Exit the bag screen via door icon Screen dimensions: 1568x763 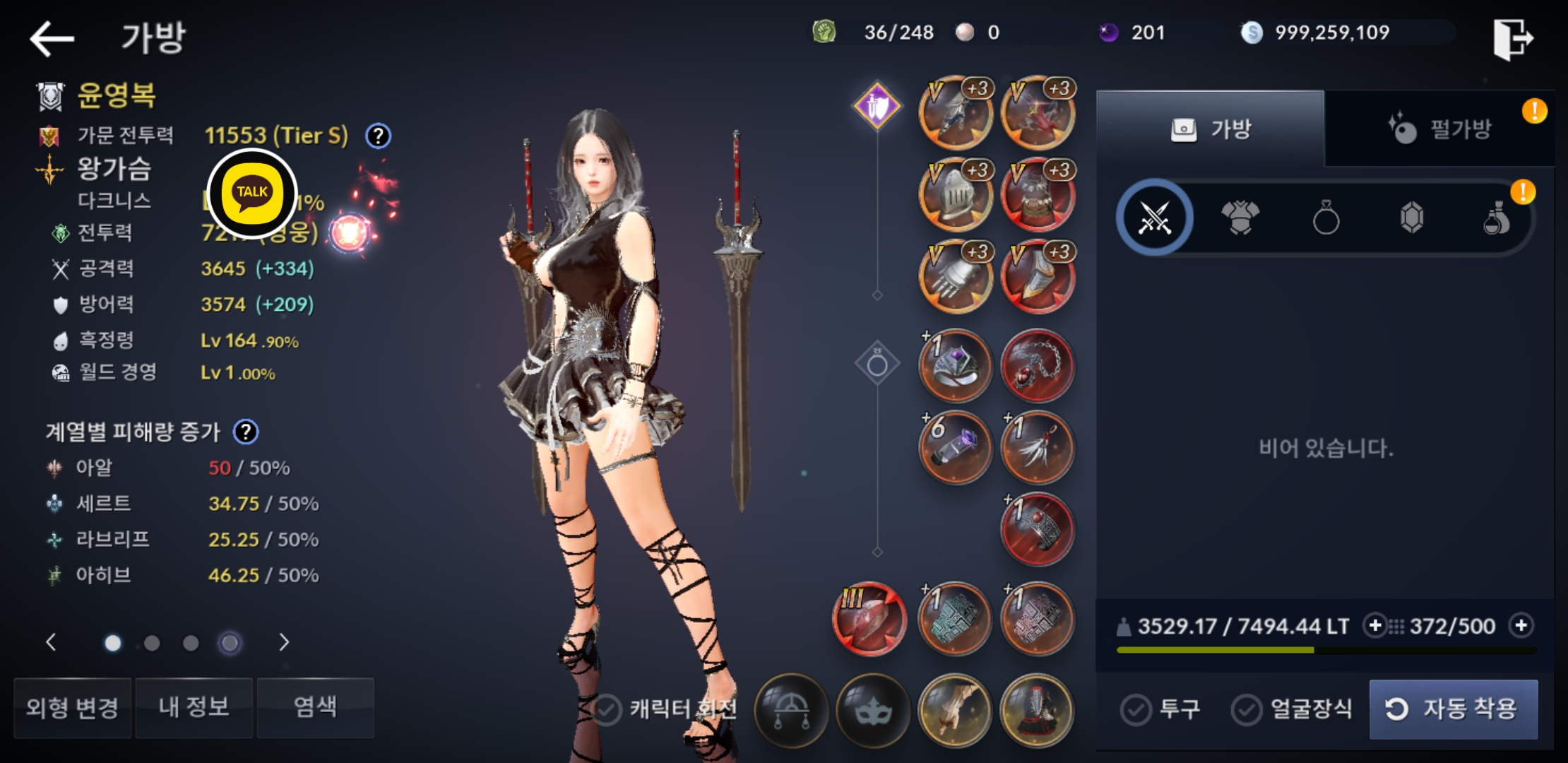1512,39
